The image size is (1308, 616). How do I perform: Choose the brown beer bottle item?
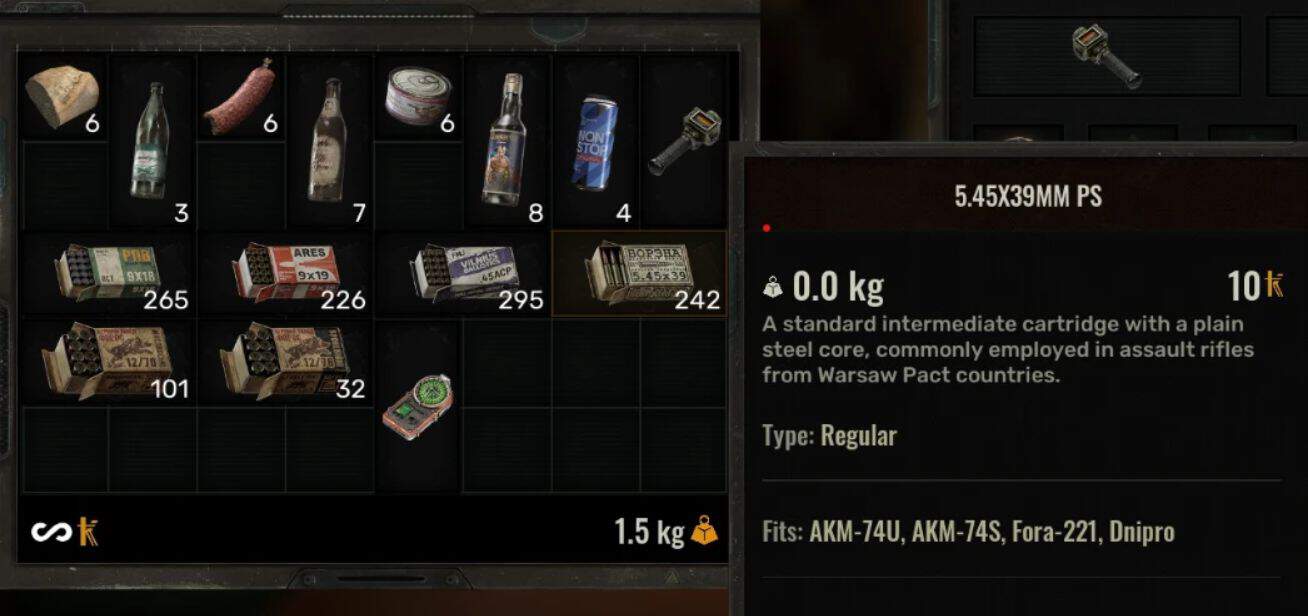tap(327, 140)
